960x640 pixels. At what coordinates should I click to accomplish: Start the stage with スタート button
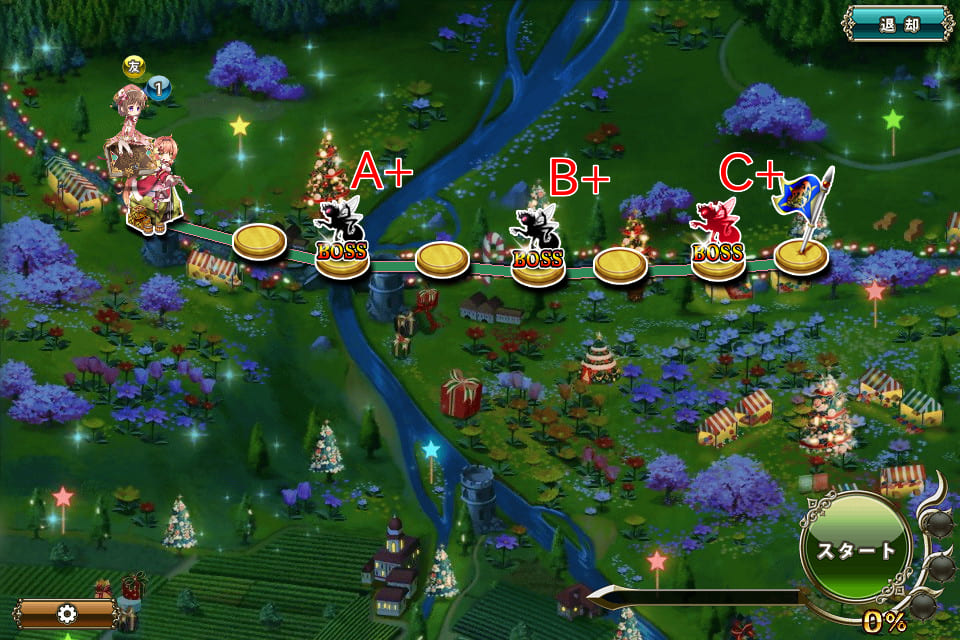[x=855, y=548]
